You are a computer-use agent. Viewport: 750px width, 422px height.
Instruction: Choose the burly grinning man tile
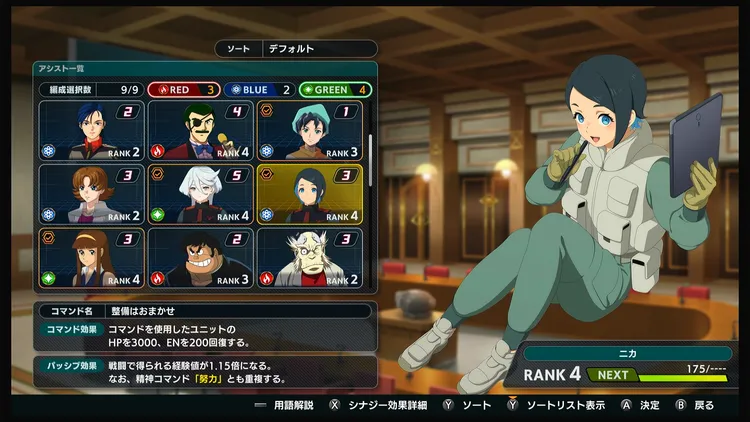pos(200,257)
